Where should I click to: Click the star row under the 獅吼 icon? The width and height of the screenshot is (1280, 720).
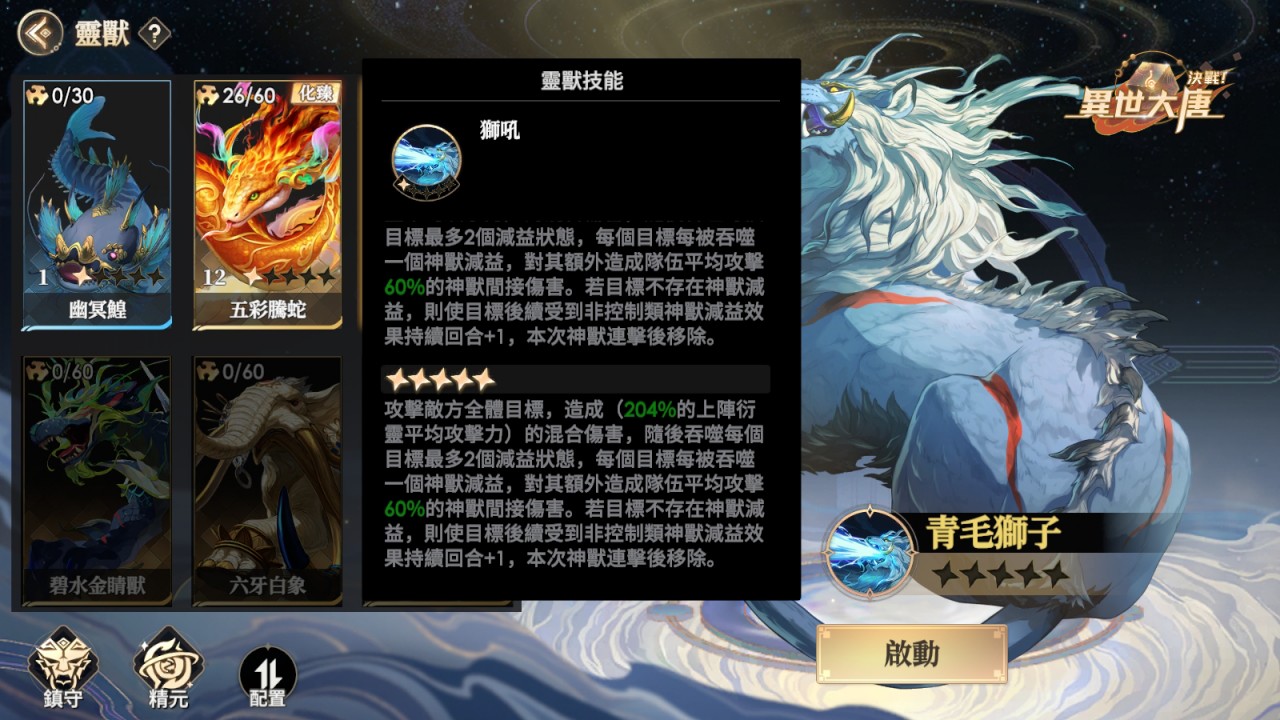[428, 187]
